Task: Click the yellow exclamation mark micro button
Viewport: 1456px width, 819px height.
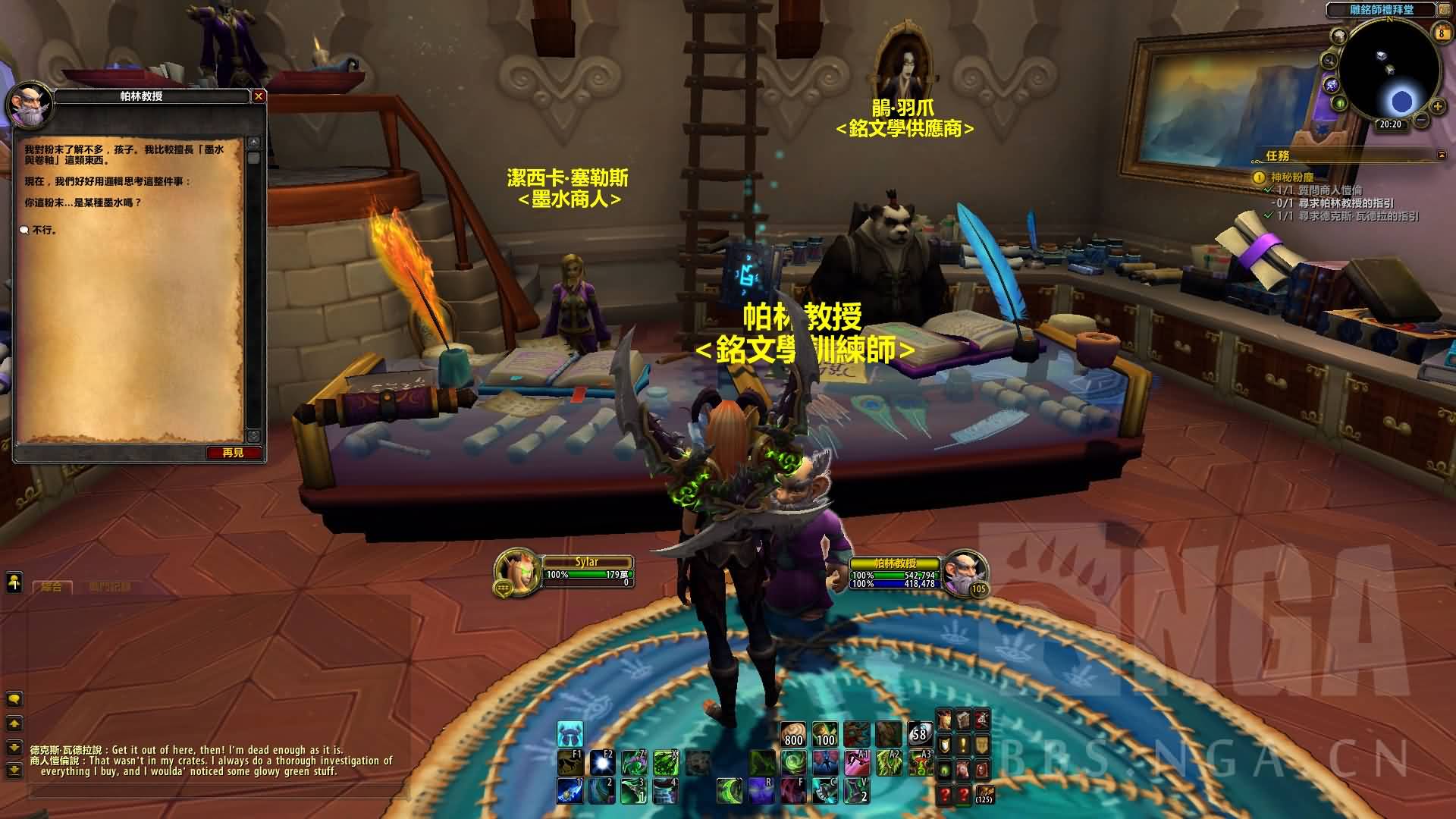Action: (963, 745)
